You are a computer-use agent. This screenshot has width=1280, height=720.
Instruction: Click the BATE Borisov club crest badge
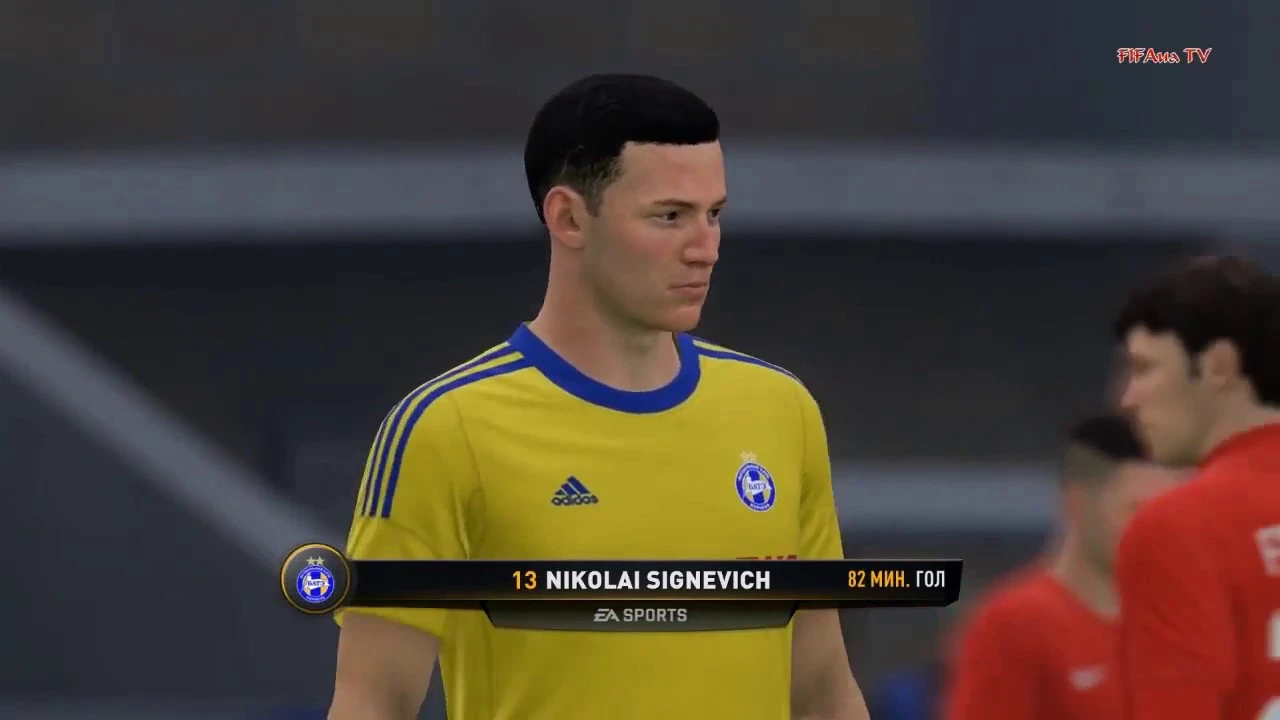314,581
